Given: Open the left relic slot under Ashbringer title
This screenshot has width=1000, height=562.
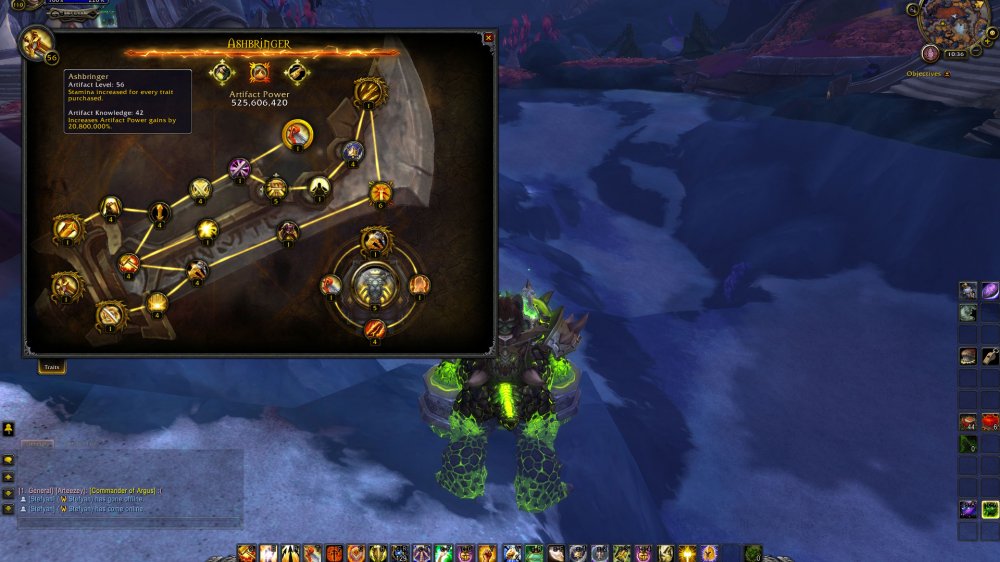Looking at the screenshot, I should tap(221, 72).
